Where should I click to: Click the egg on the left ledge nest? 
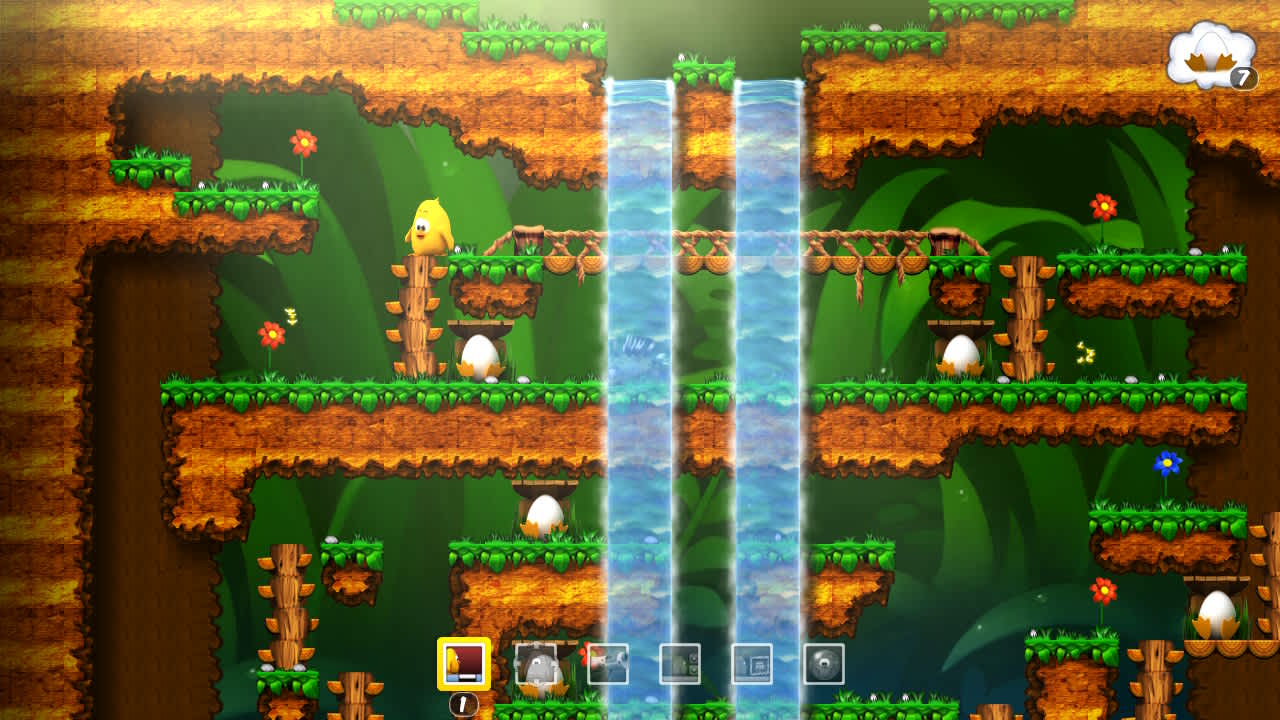pos(481,357)
